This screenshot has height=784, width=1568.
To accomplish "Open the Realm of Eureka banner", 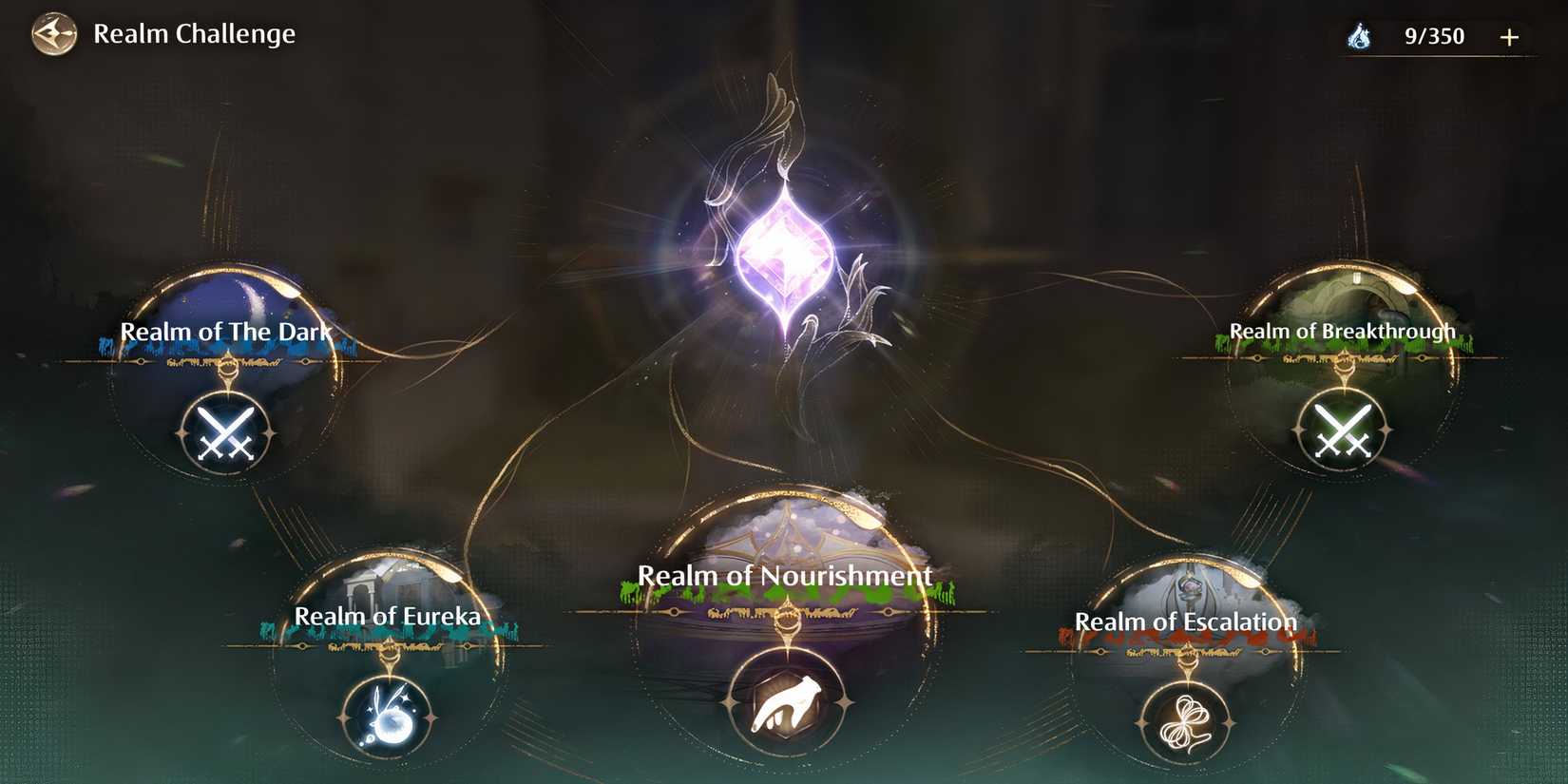I will (390, 616).
